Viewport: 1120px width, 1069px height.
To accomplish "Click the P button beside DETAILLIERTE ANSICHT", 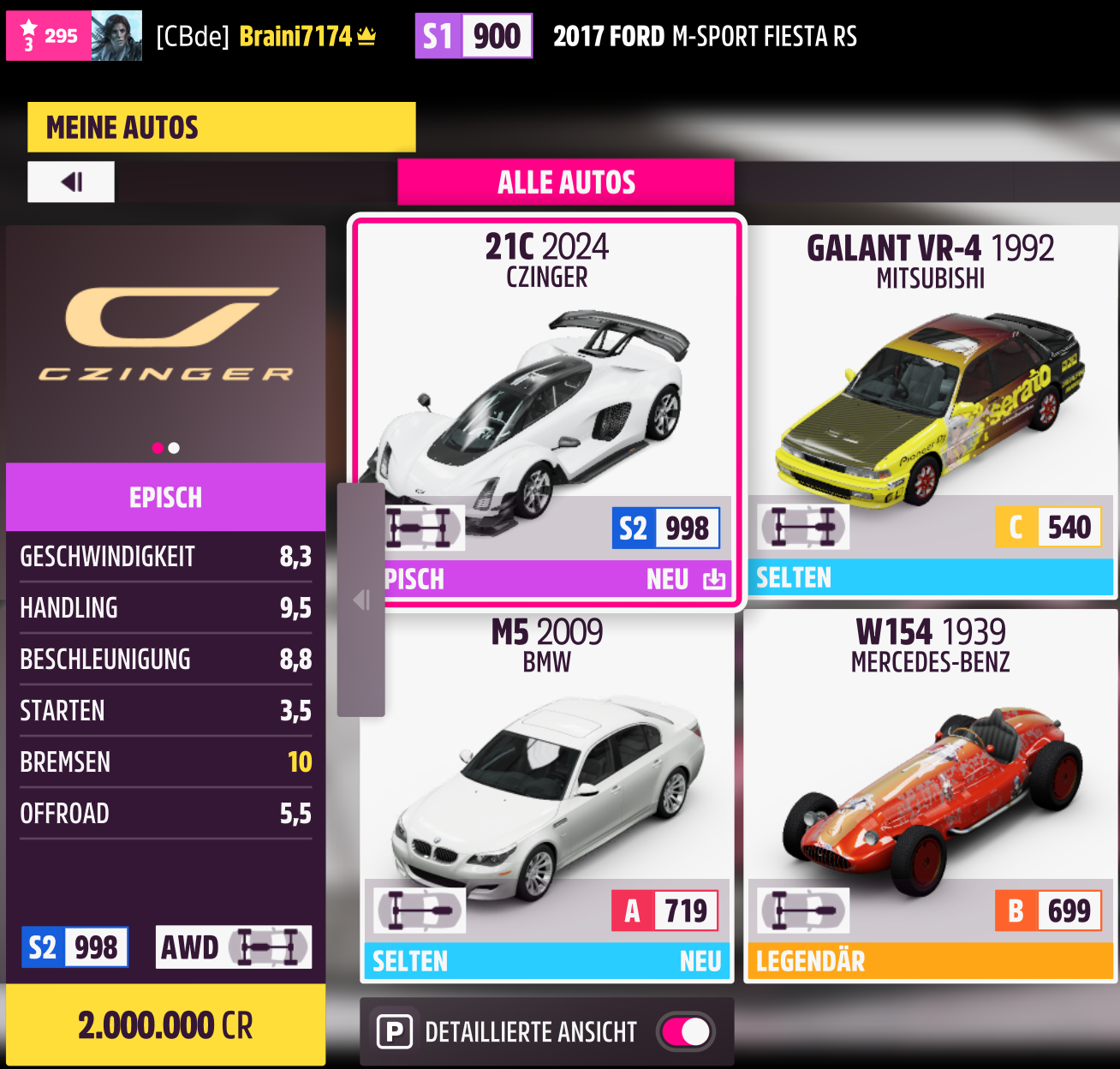I will coord(395,1031).
